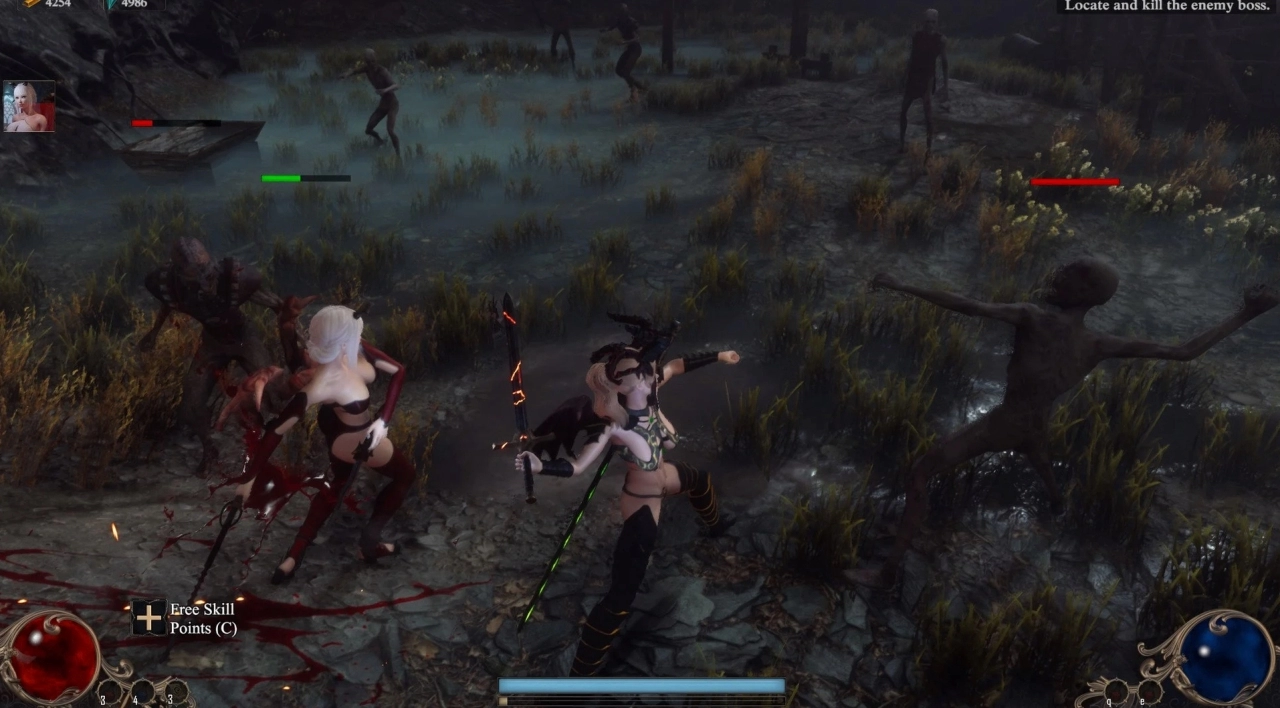This screenshot has width=1280, height=708.
Task: Trigger the skill slot labeled e
Action: (x=1150, y=691)
